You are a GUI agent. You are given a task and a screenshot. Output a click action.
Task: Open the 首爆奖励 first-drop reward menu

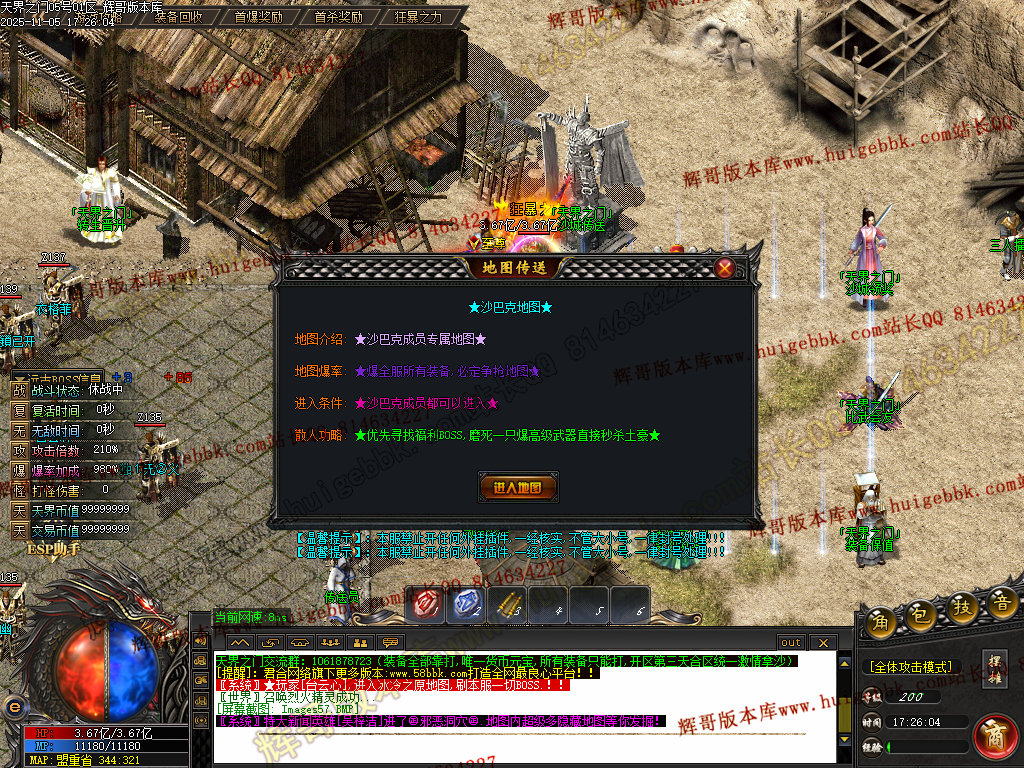pos(258,16)
